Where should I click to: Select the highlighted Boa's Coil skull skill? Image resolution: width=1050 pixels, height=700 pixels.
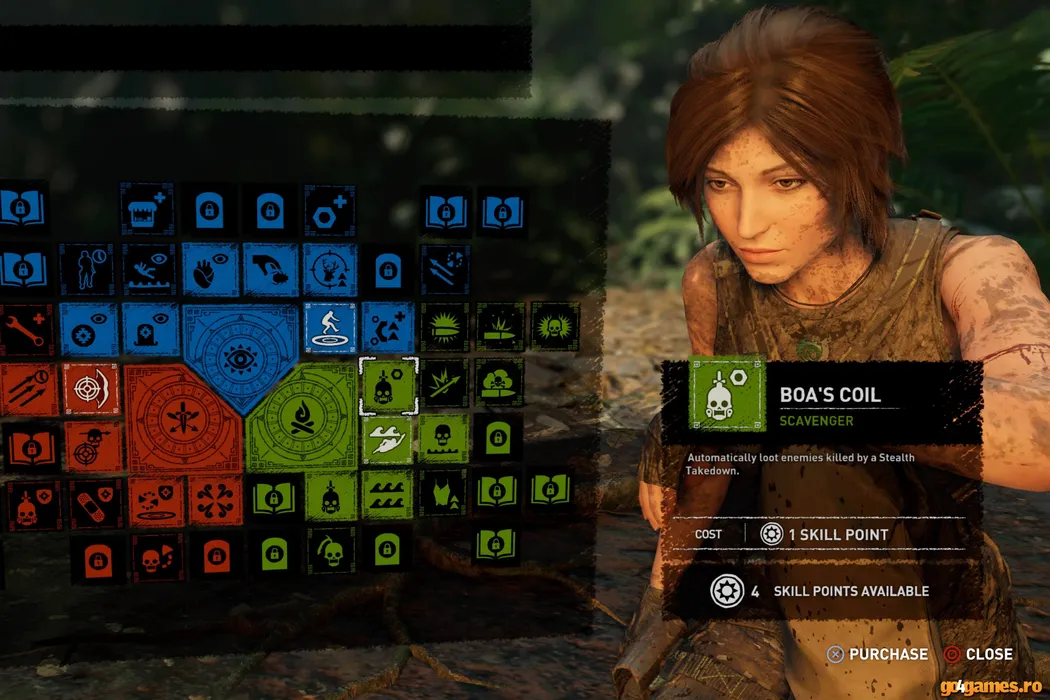(388, 385)
